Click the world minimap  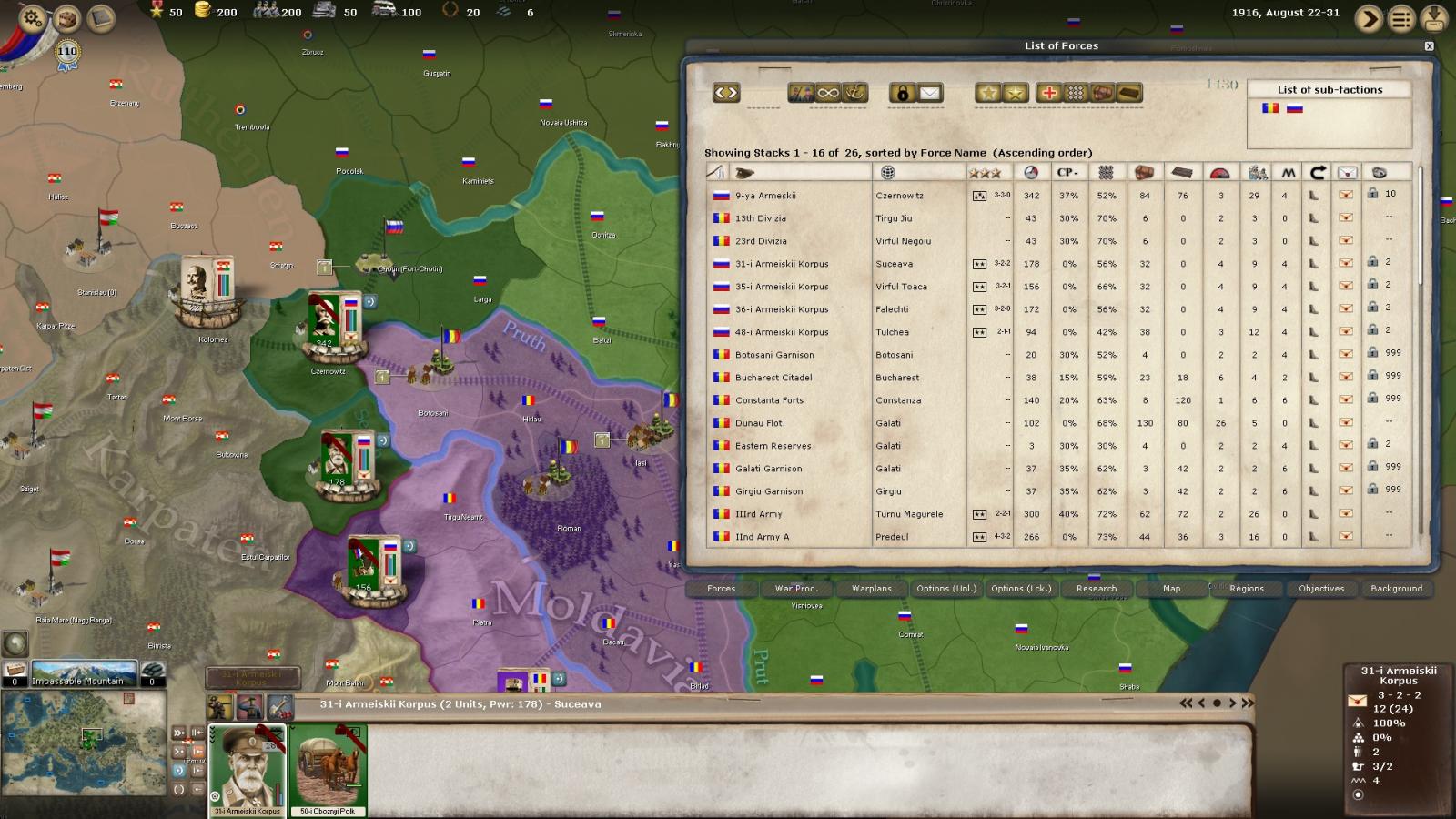coord(84,742)
